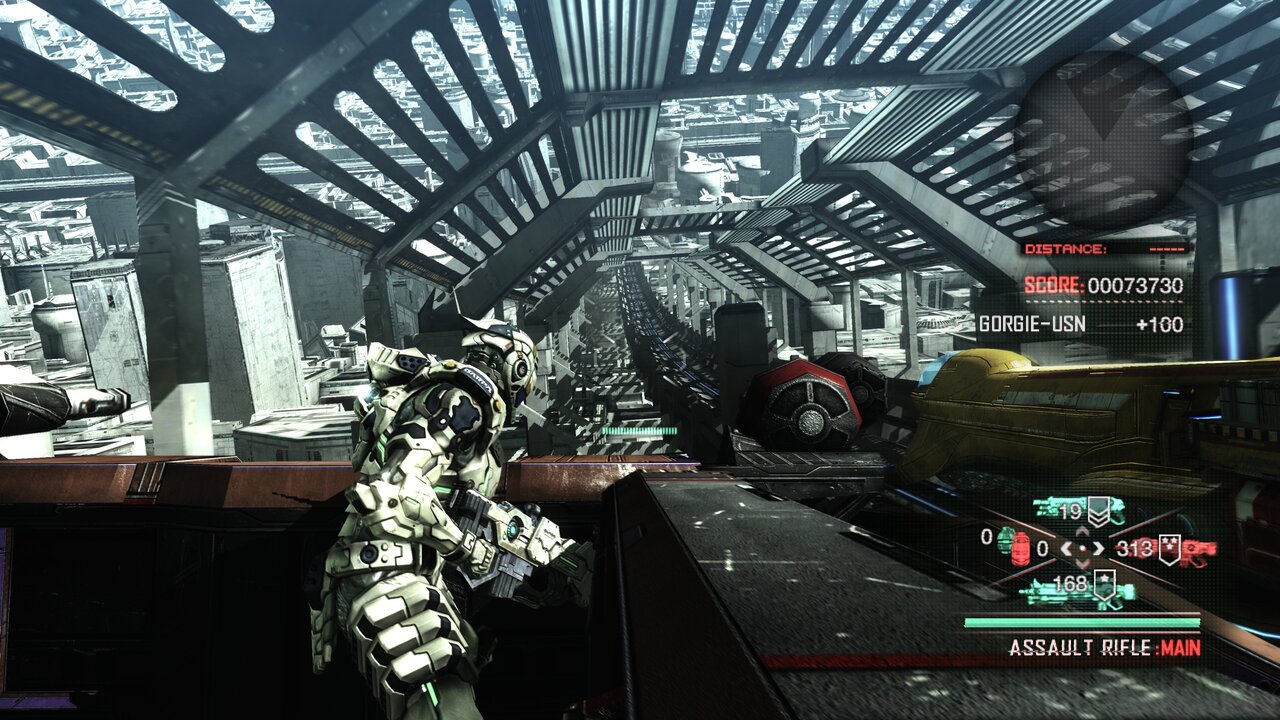
Task: Click the red EMP grenade icon
Action: coord(1022,548)
